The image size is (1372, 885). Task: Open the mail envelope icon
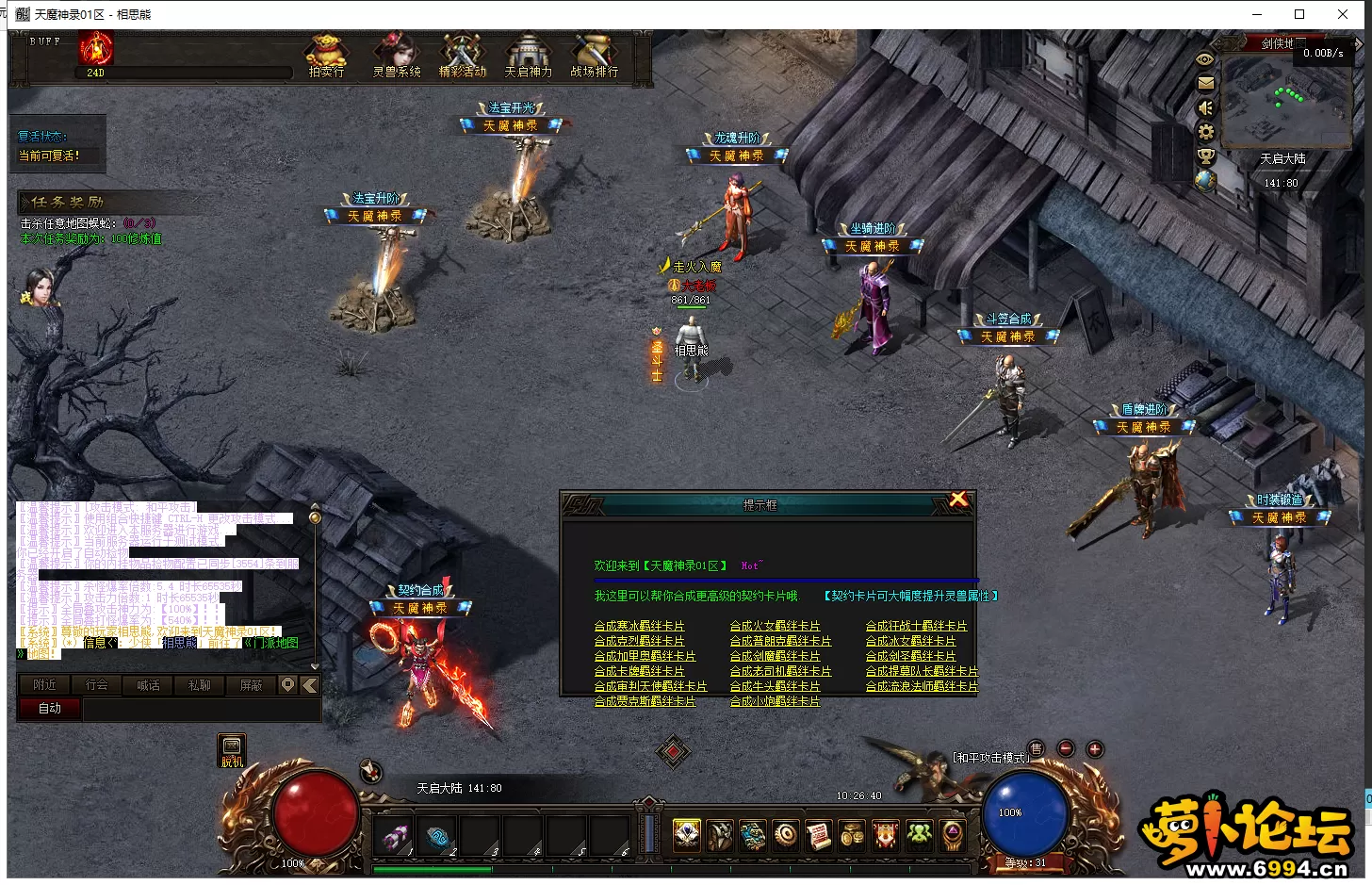[x=1205, y=83]
